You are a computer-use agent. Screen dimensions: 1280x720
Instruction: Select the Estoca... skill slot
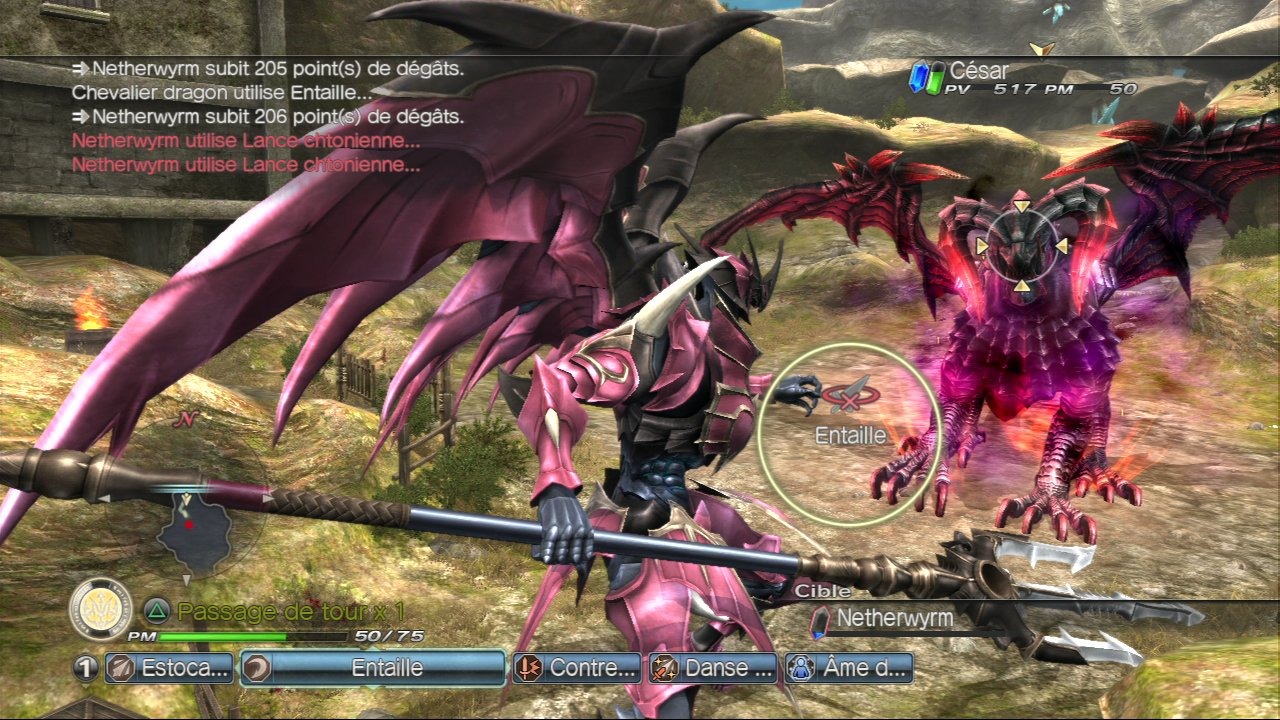169,668
